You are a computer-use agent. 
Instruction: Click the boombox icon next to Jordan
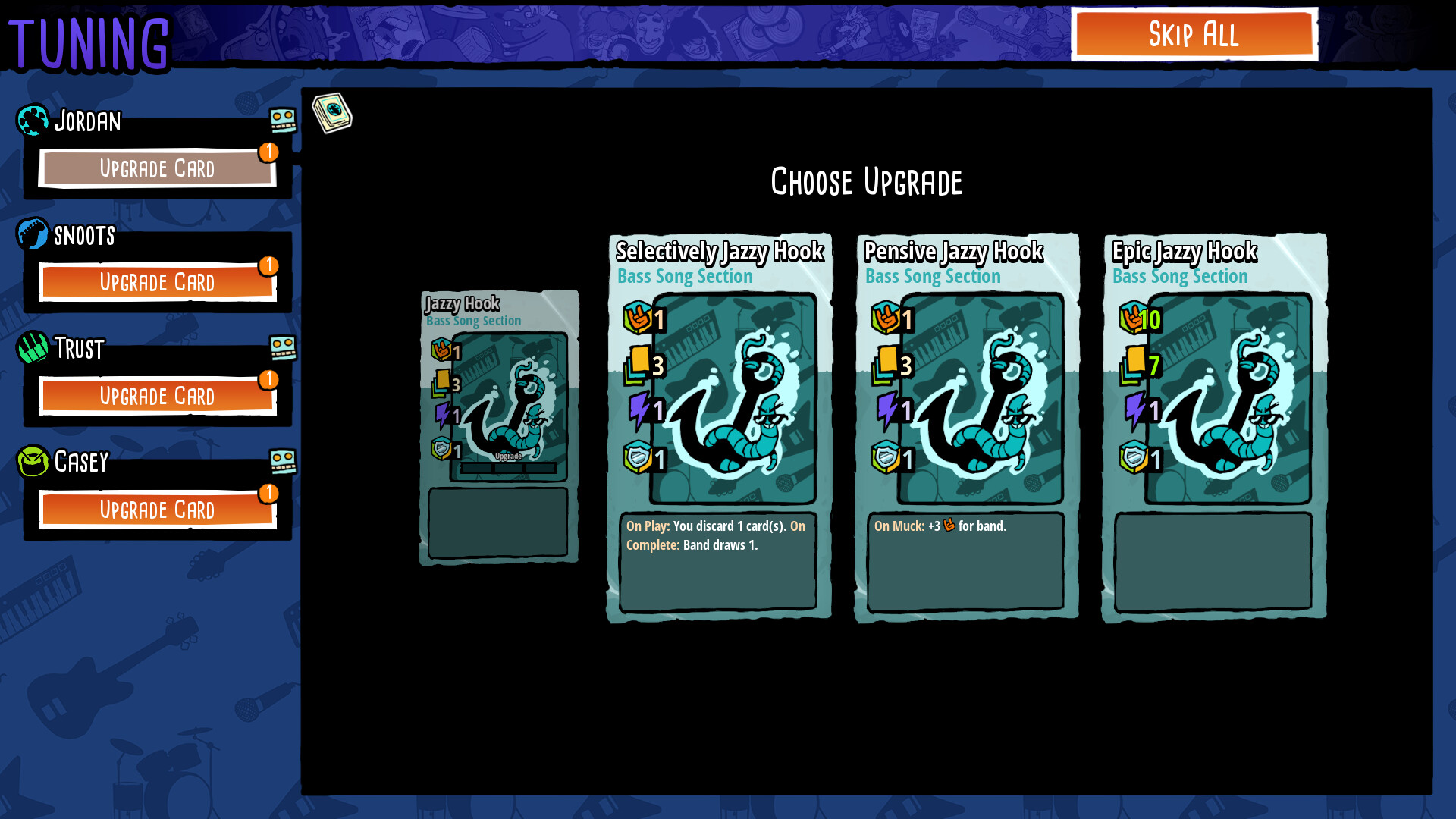(284, 120)
